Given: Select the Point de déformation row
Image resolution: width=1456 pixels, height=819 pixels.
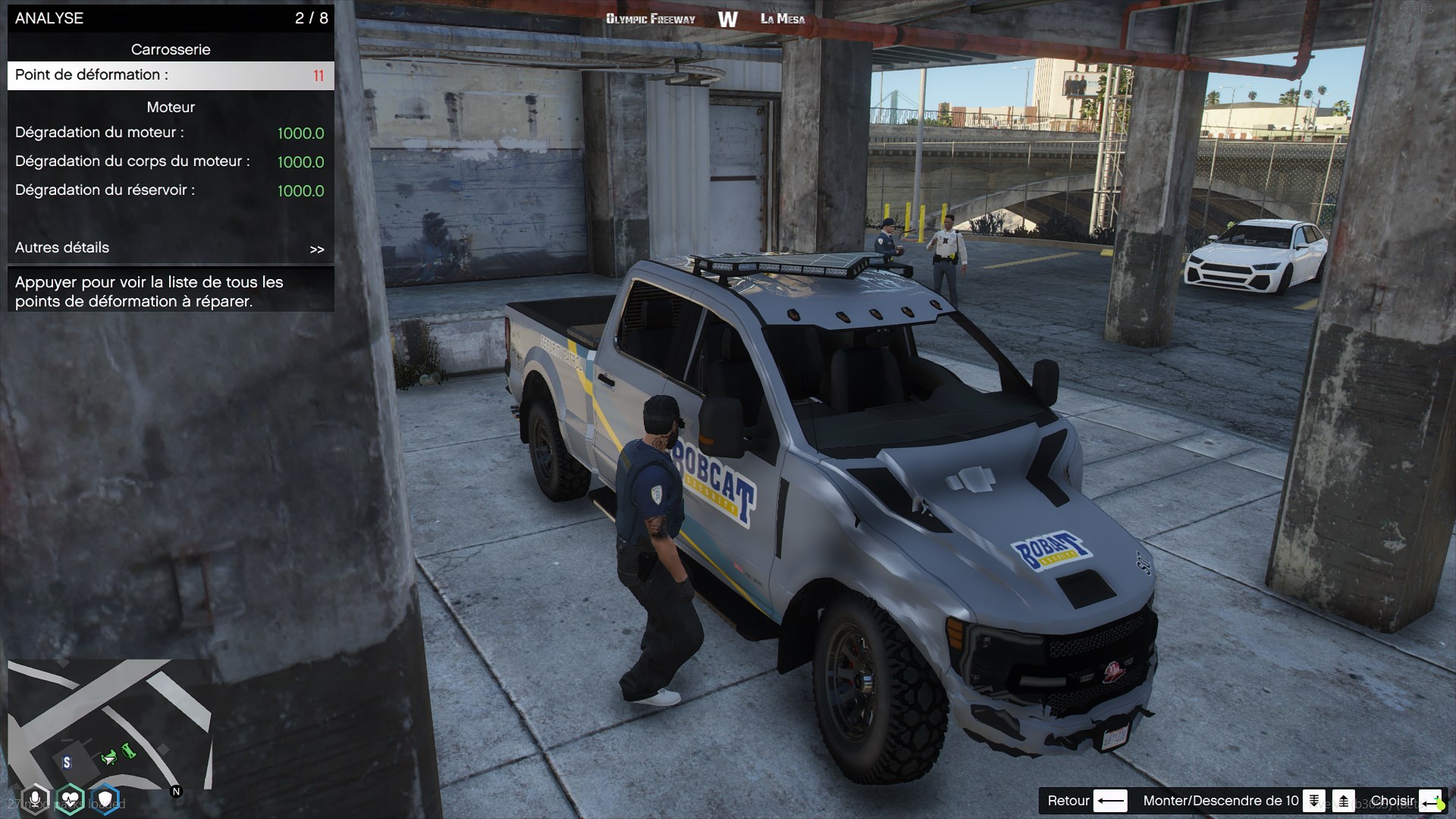Looking at the screenshot, I should click(171, 75).
